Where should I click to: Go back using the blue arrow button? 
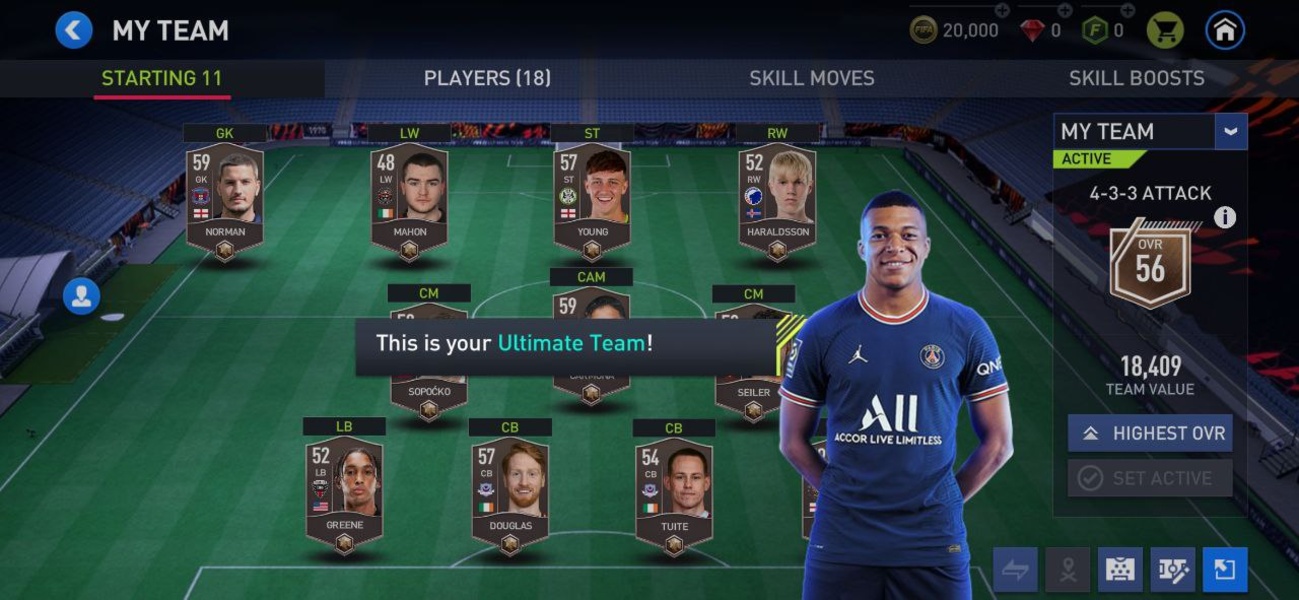pyautogui.click(x=73, y=30)
